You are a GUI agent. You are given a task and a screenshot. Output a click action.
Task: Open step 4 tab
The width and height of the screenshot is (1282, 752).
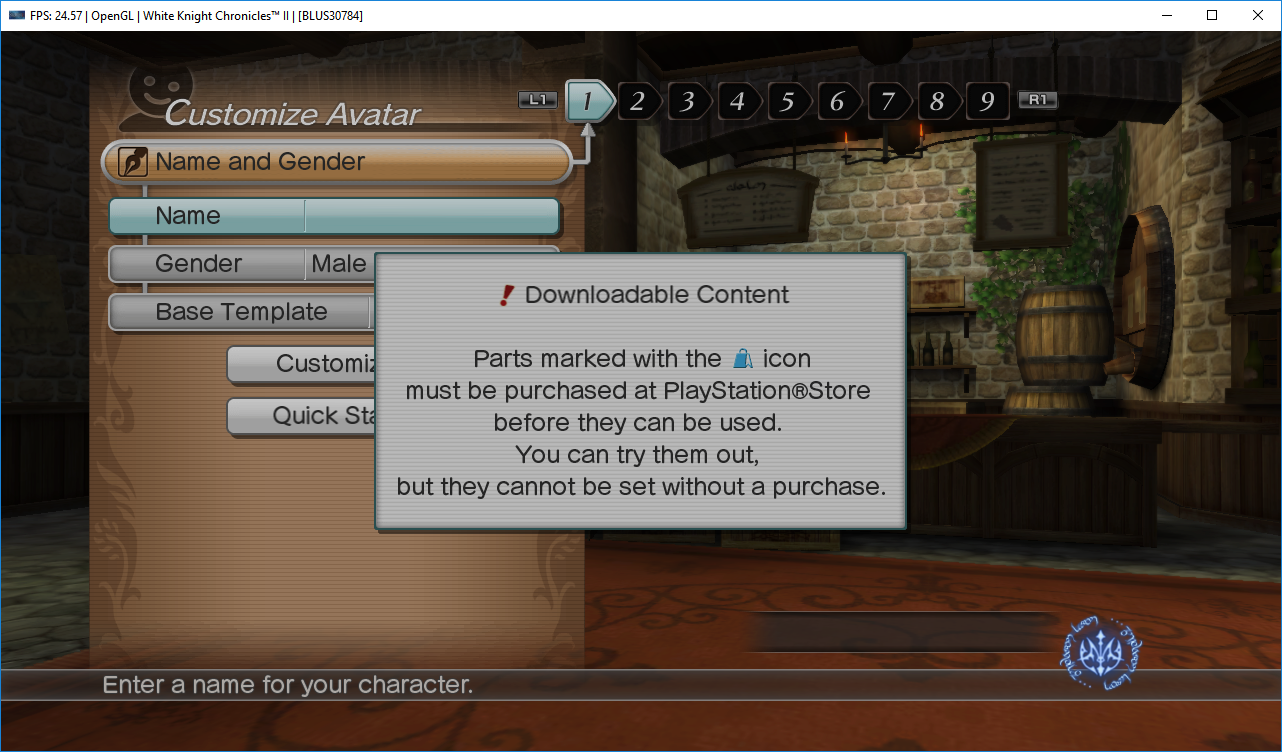coord(738,101)
